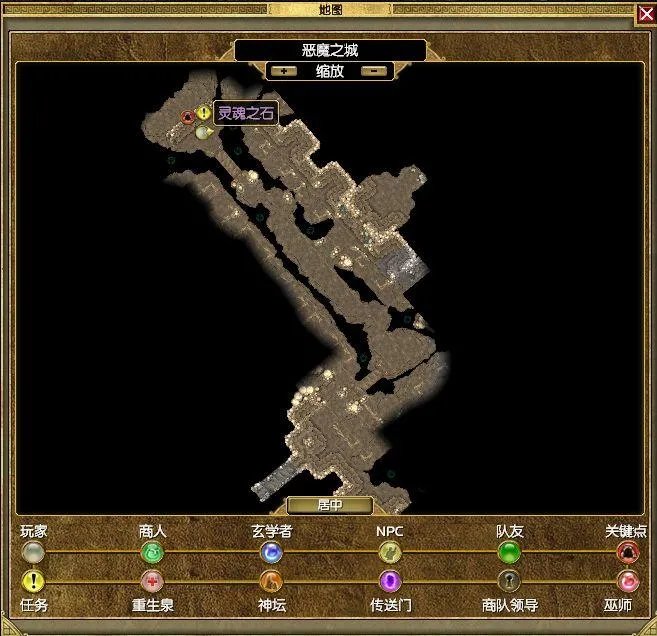Choose the 重生泉 rebirth fountain legend icon
The height and width of the screenshot is (636, 657).
pyautogui.click(x=152, y=581)
